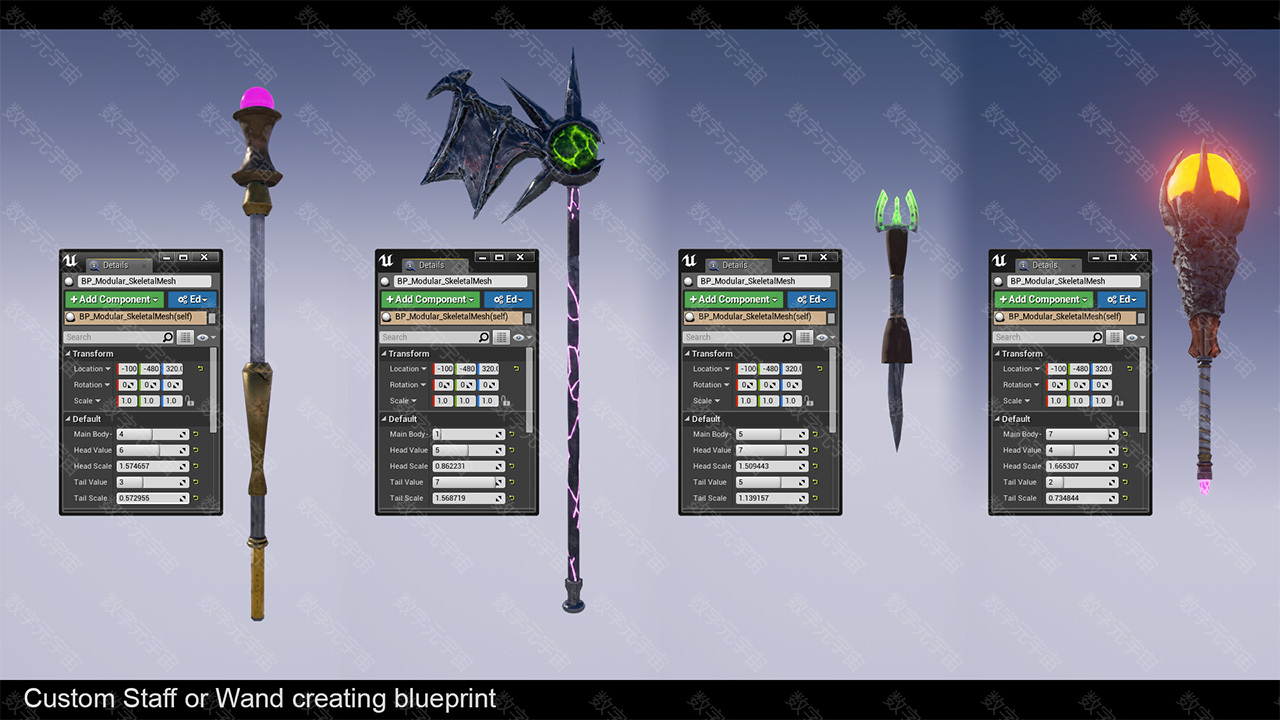1280x720 pixels.
Task: Click the Tail Value slider set to 7
Action: pyautogui.click(x=468, y=482)
